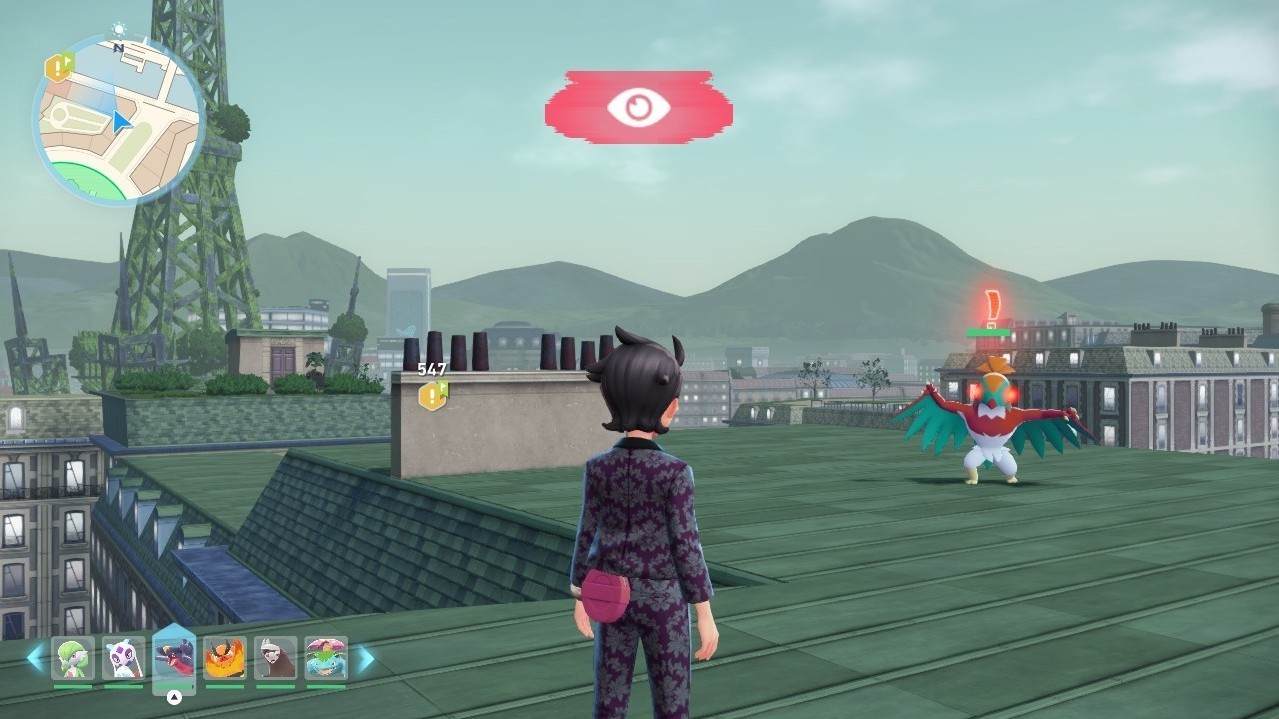
Task: Select the white and purple Pokémon slot
Action: click(123, 658)
